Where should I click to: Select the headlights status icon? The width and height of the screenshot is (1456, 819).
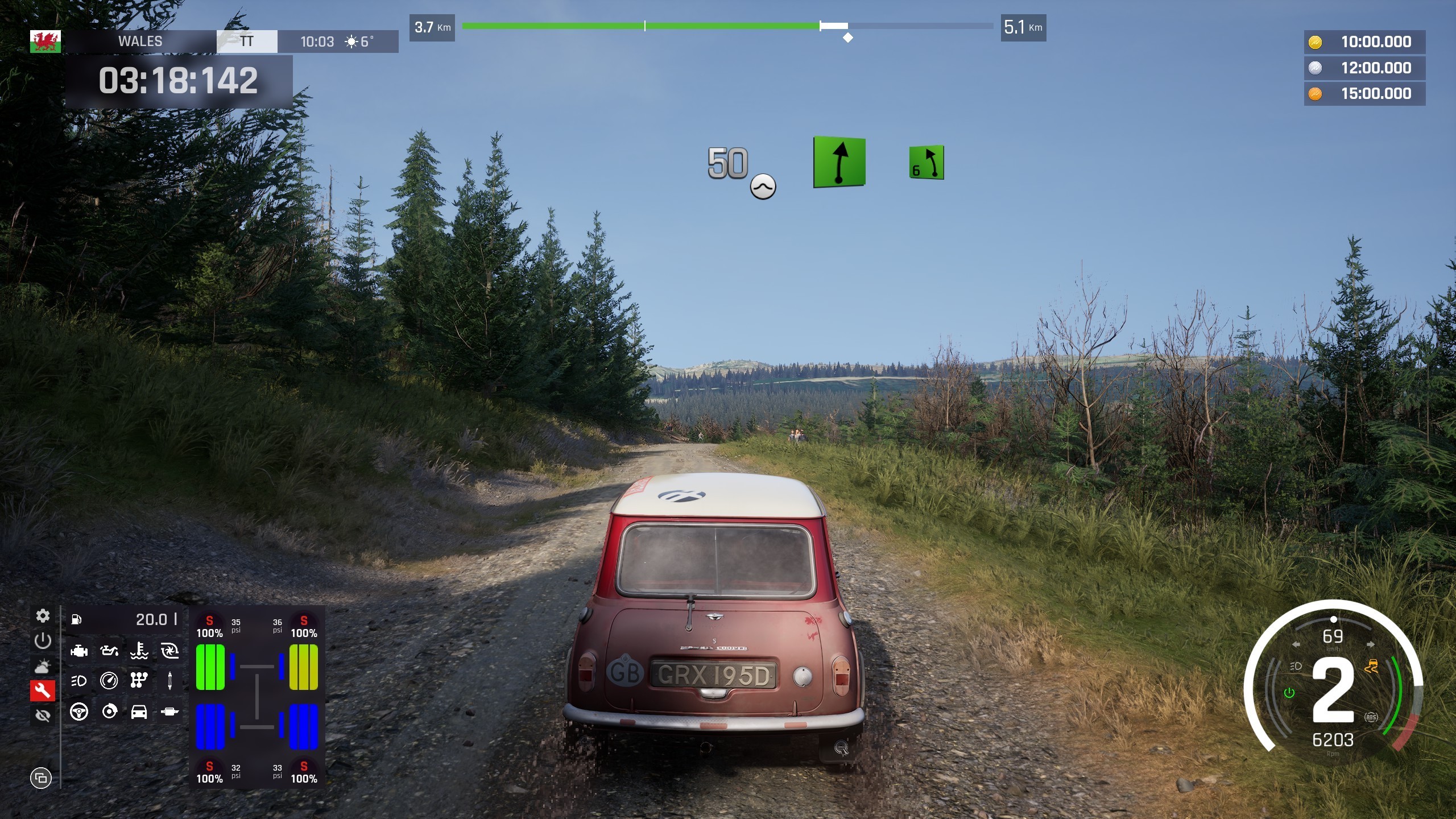pyautogui.click(x=79, y=681)
